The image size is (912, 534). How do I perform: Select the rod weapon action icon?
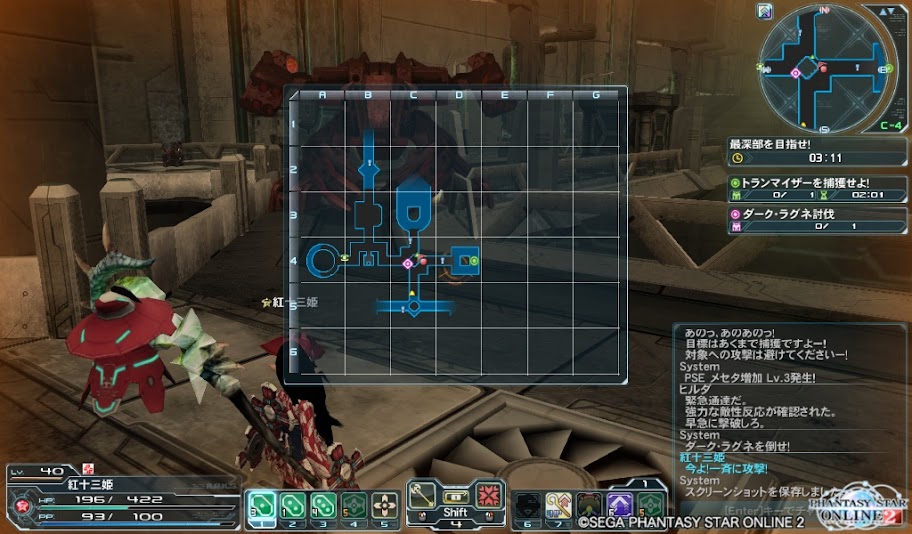[x=424, y=496]
